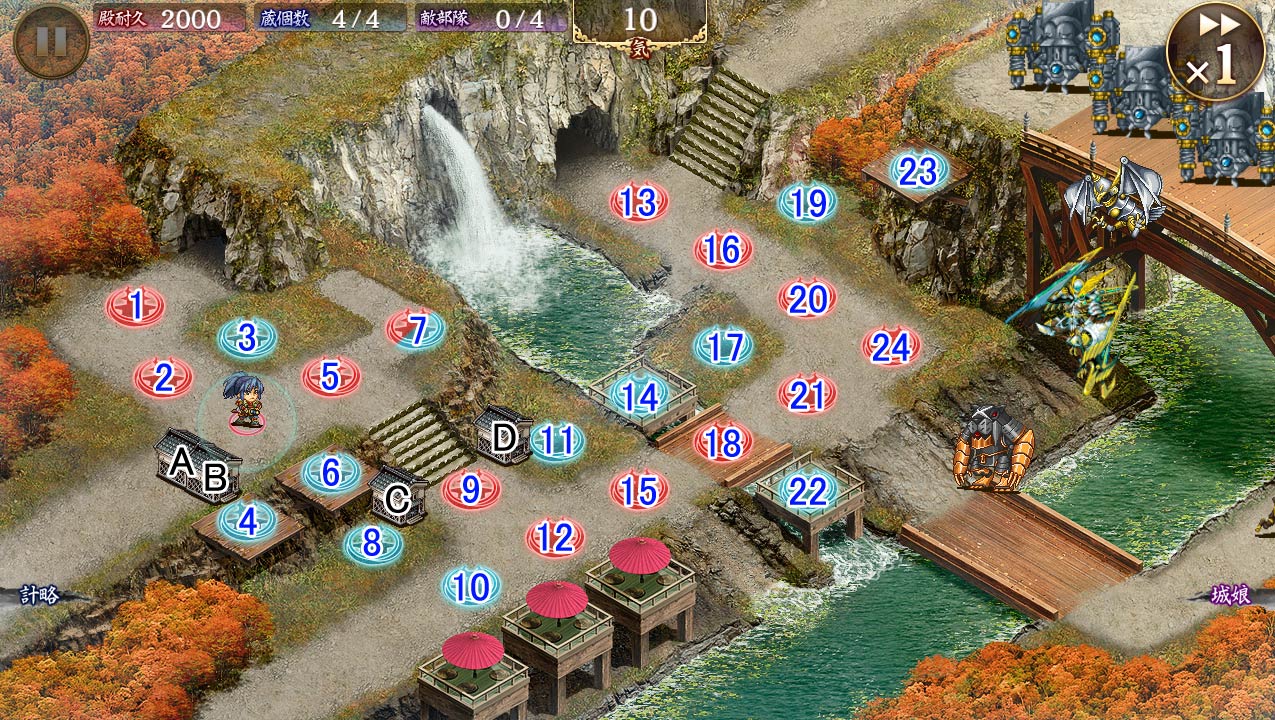
Task: Choose blue placement tile 22
Action: (807, 490)
